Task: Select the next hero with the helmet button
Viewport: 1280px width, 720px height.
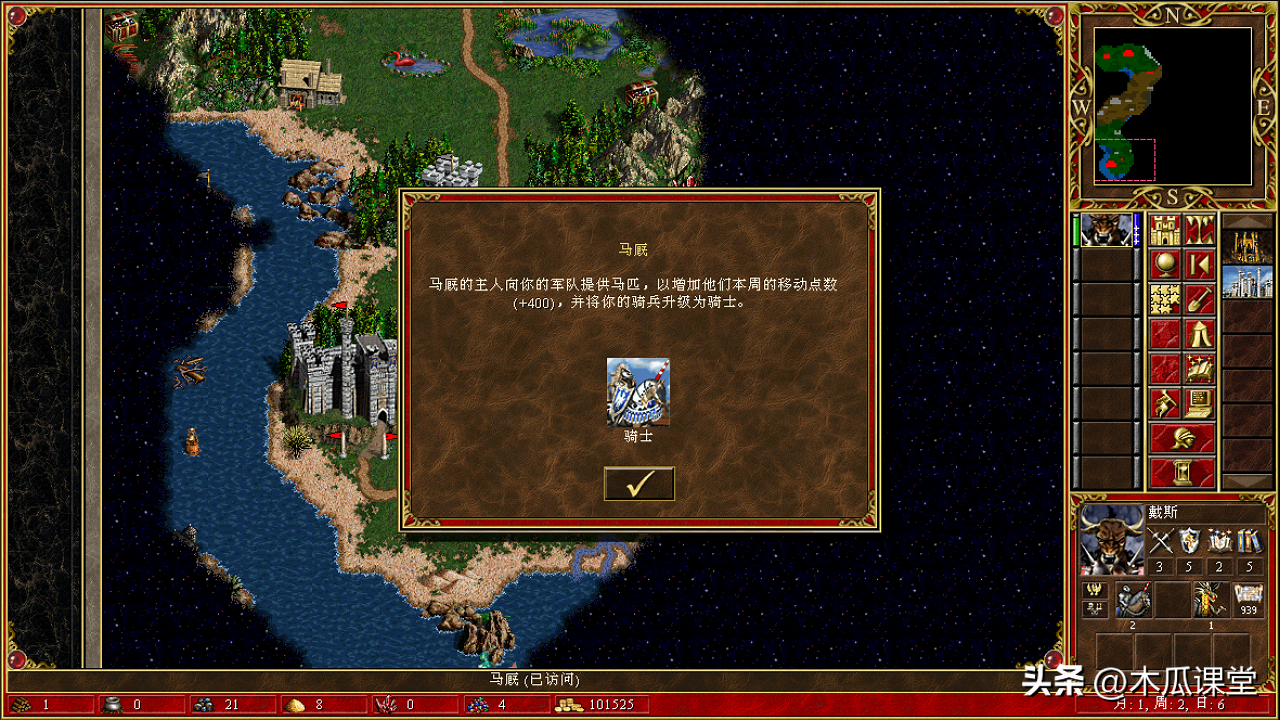Action: [1182, 438]
